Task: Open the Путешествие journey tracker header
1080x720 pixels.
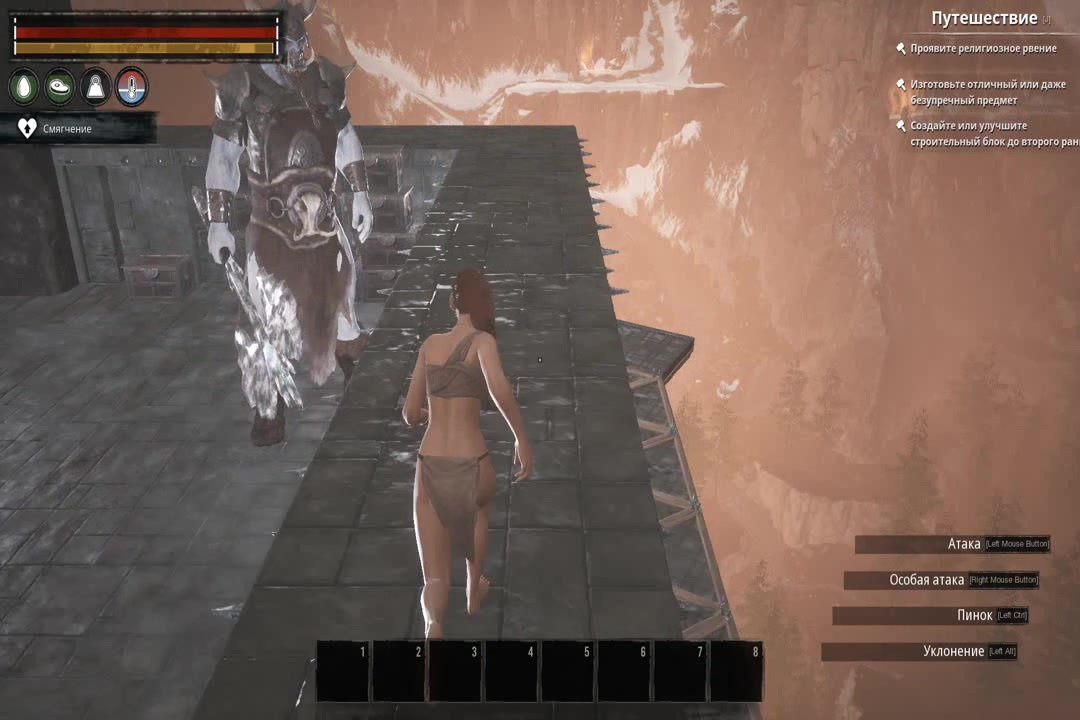Action: (983, 18)
